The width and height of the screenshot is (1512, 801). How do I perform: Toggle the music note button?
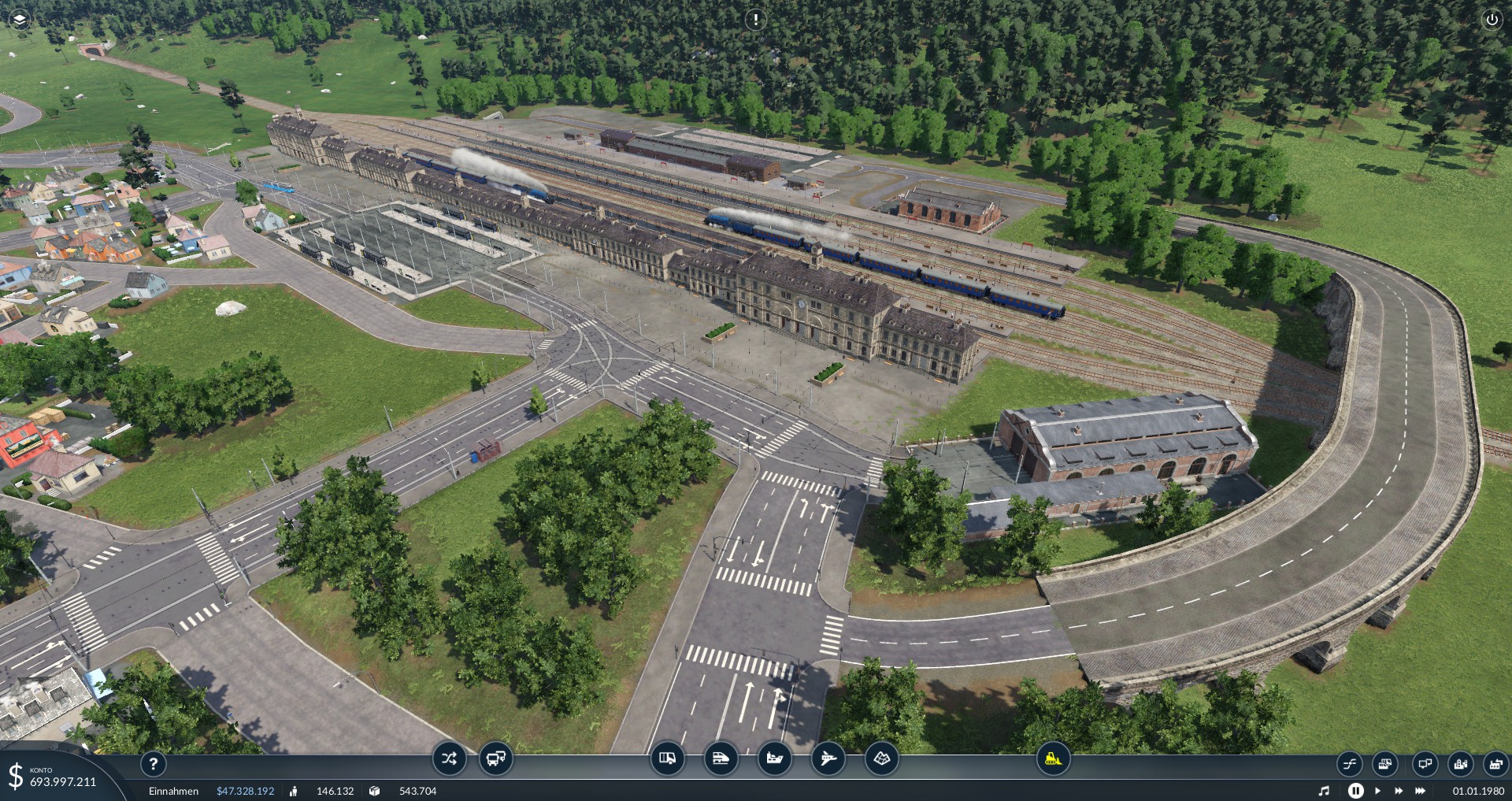pos(1324,790)
